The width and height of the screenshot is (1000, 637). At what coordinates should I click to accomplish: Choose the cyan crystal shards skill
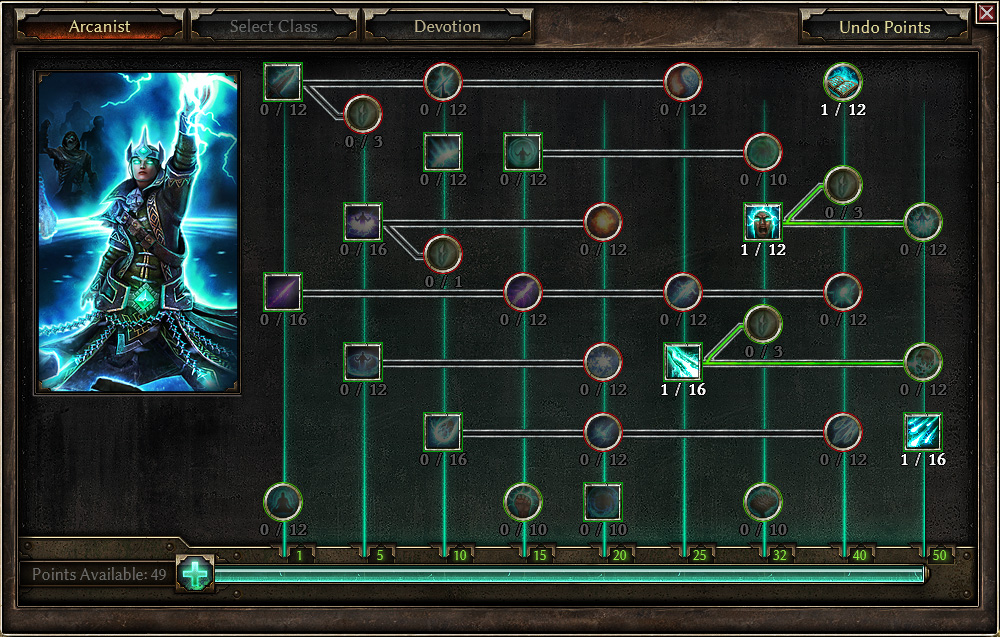click(683, 362)
